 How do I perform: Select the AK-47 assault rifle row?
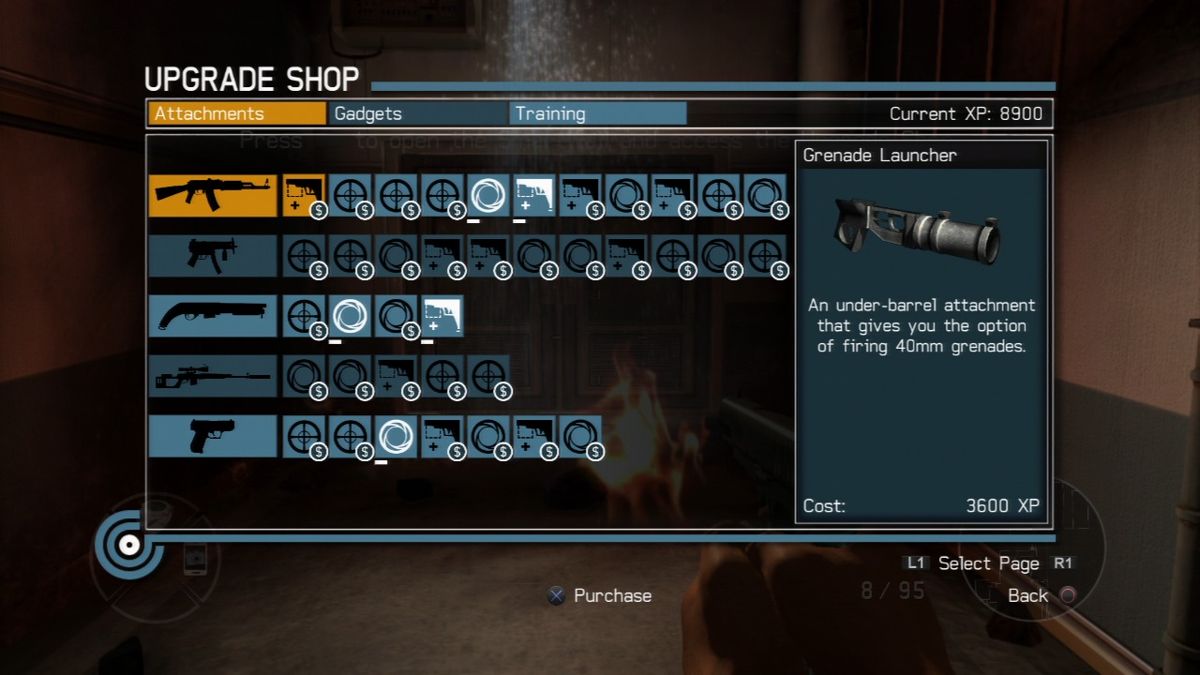coord(212,195)
